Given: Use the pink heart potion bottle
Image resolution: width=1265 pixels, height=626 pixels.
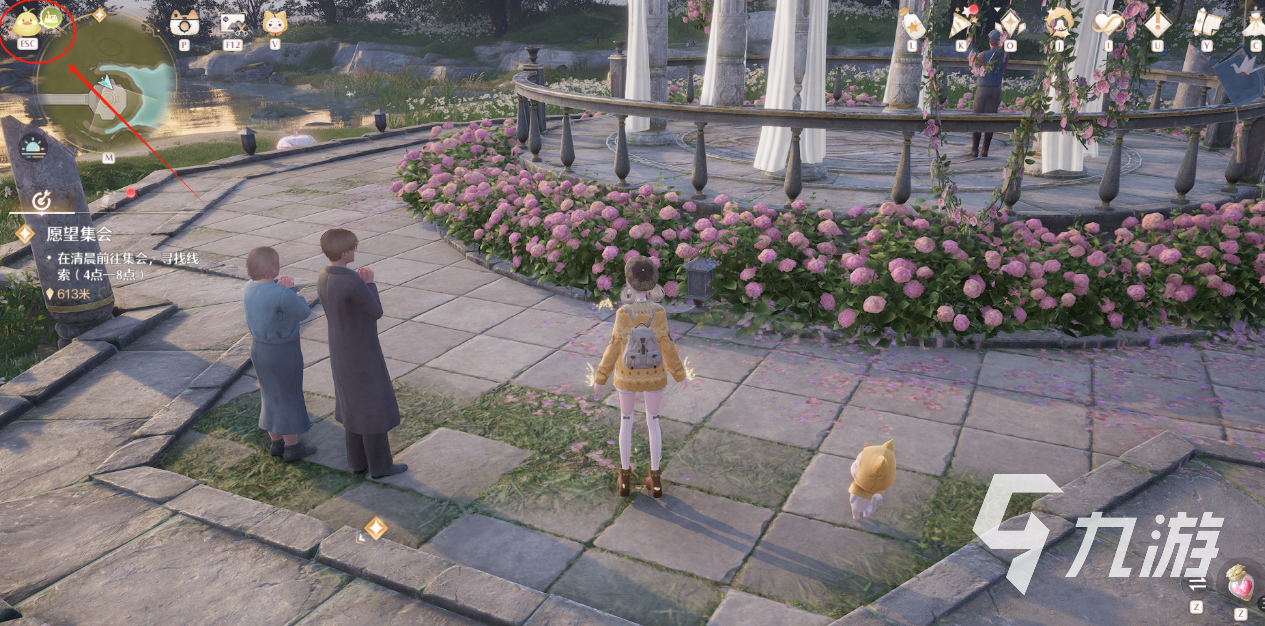Looking at the screenshot, I should [x=1241, y=583].
